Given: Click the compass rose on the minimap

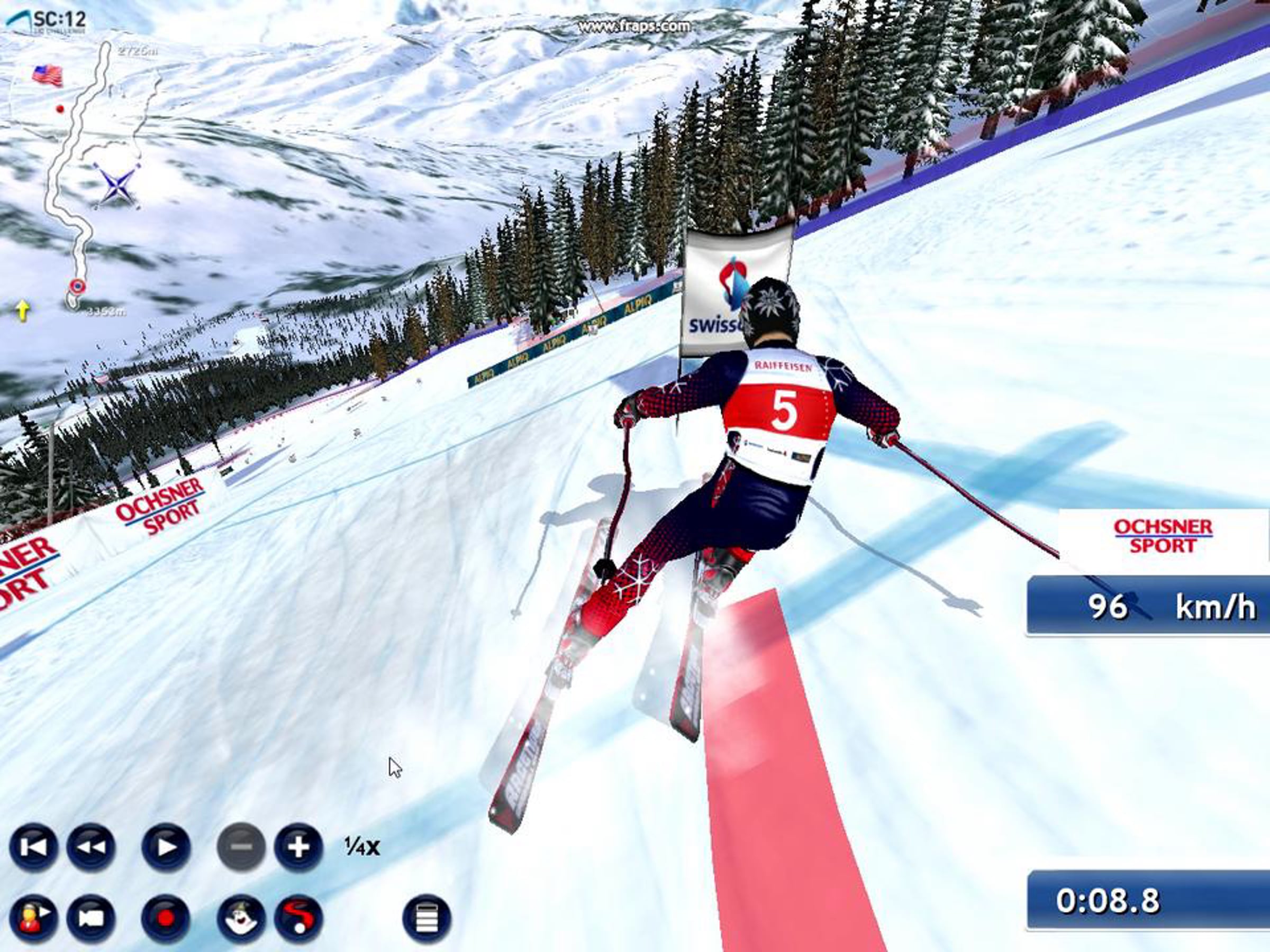Looking at the screenshot, I should click(x=117, y=184).
